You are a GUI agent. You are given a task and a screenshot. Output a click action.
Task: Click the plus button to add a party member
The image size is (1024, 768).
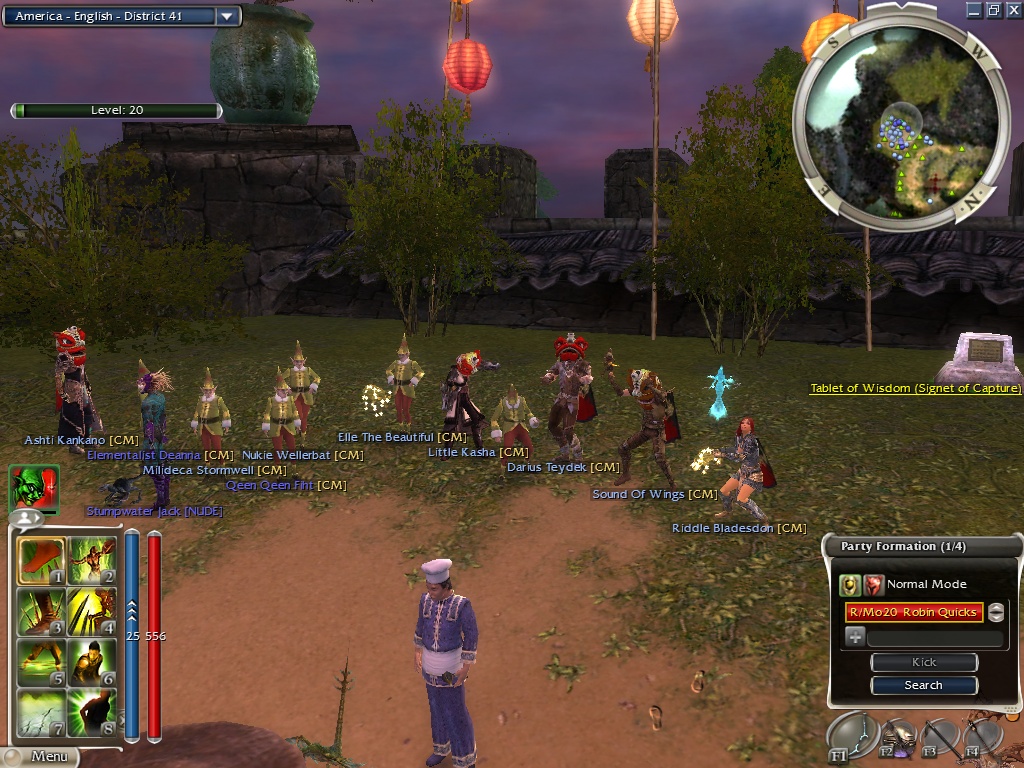coord(855,637)
